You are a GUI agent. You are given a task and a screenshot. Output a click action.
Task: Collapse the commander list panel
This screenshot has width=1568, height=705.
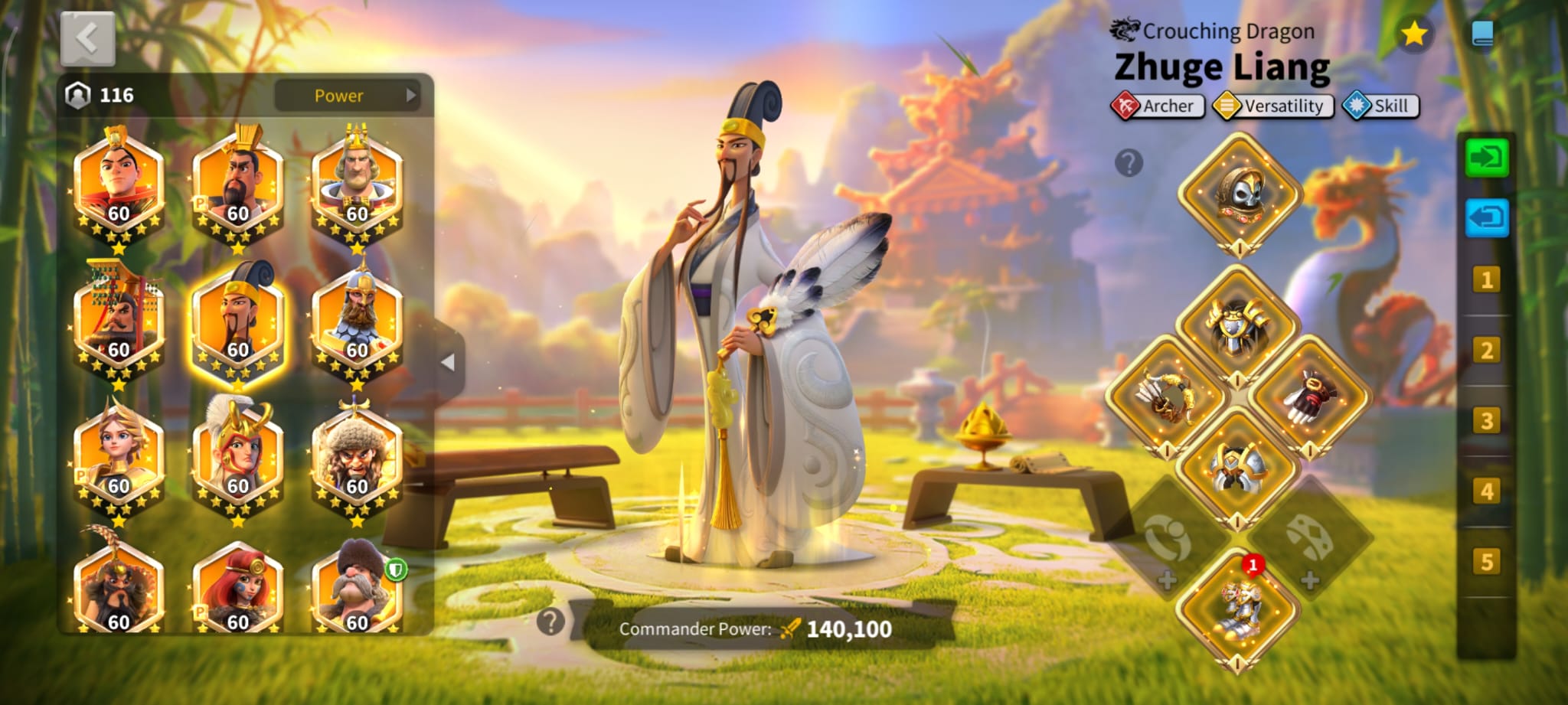(x=449, y=362)
